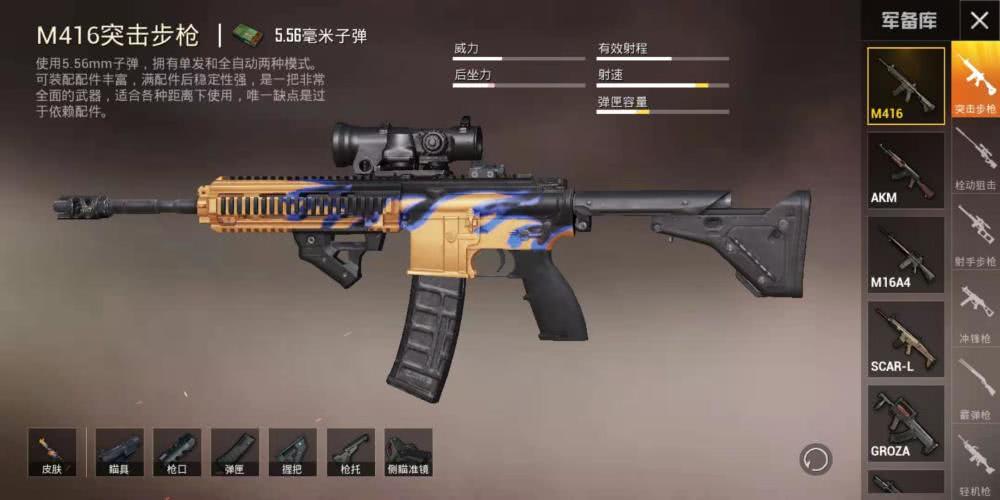Show the GROZA rifle details
1000x500 pixels.
[905, 422]
